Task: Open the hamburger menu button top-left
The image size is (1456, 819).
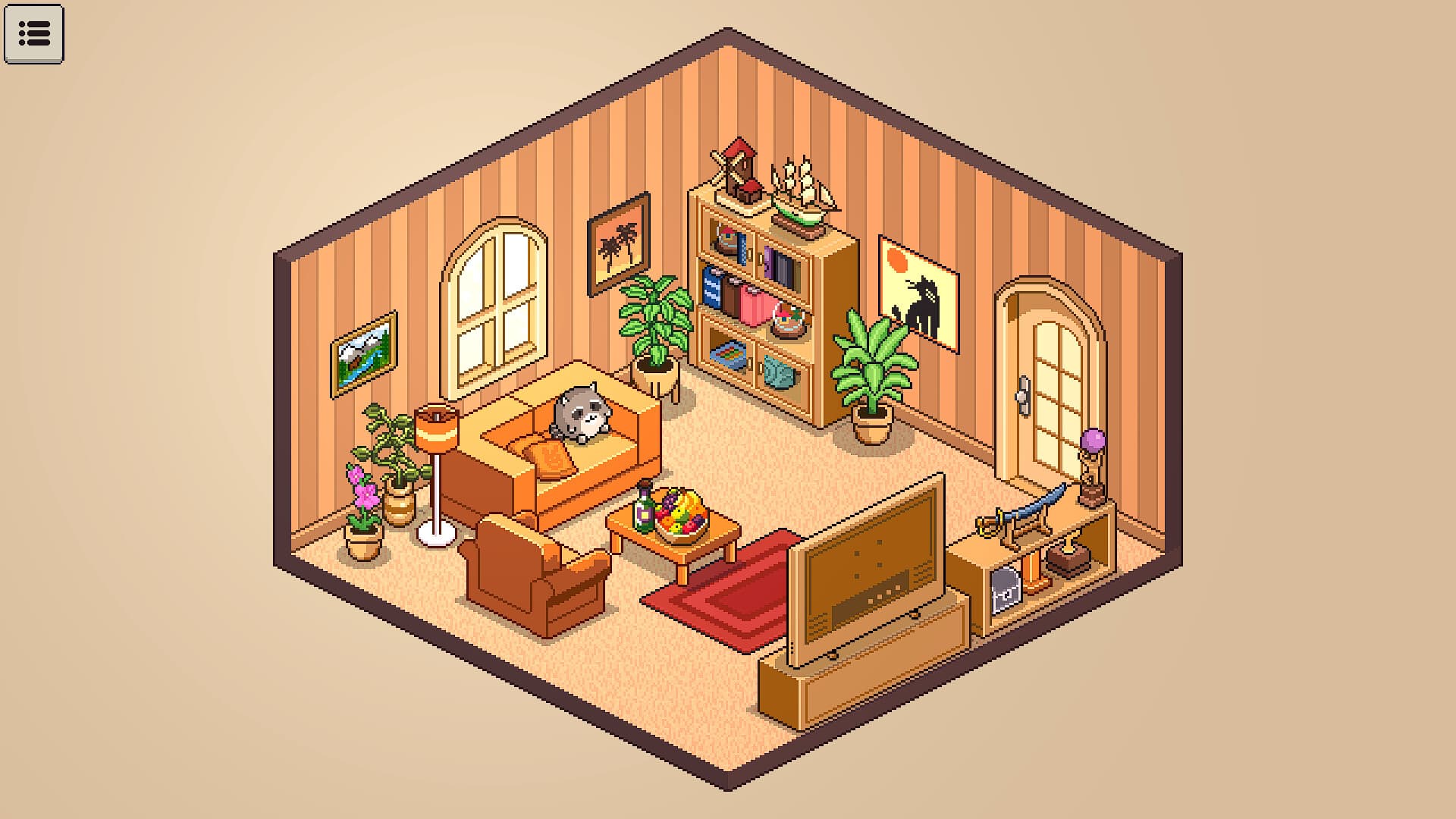Action: (34, 34)
